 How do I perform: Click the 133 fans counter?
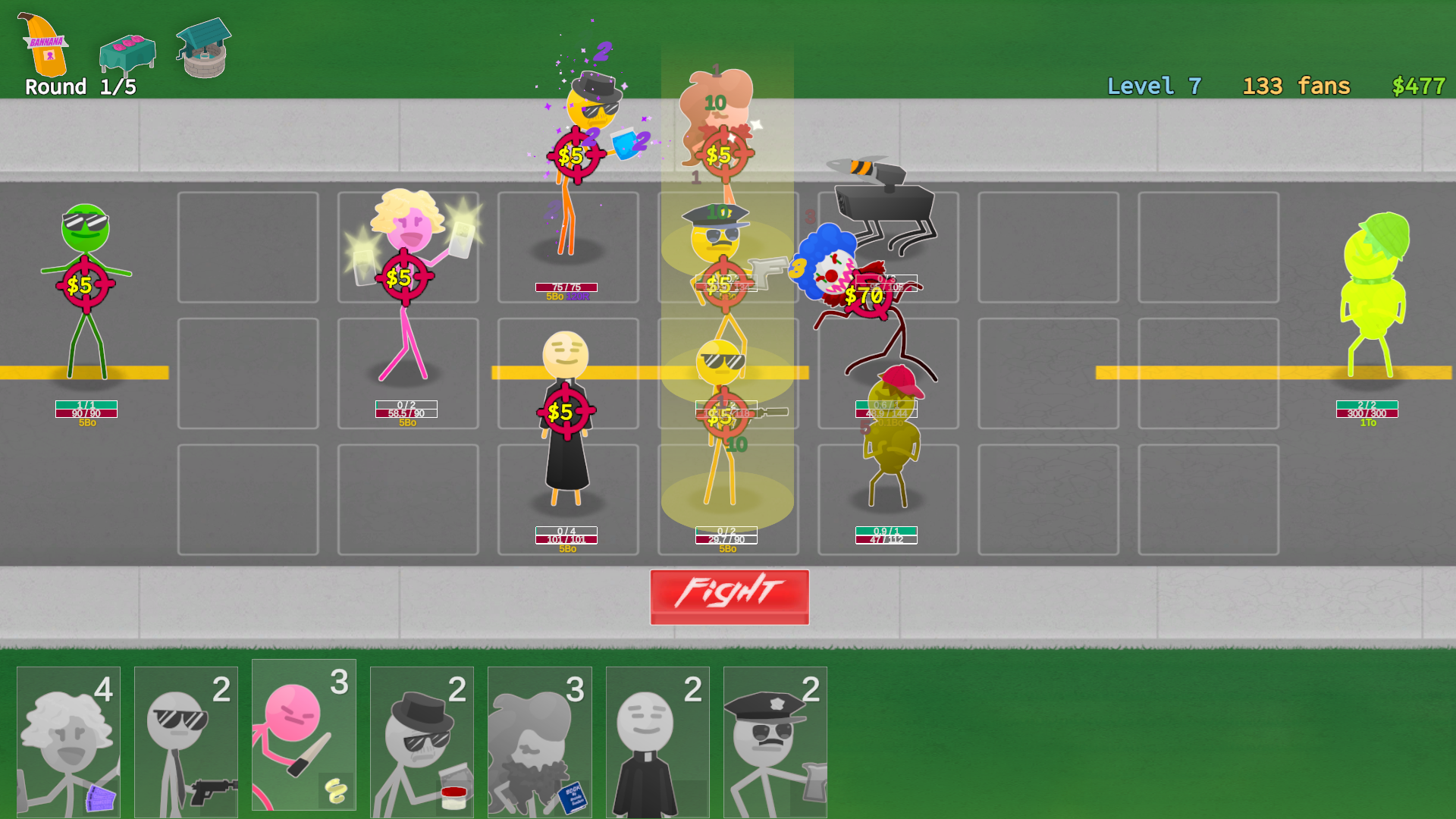point(1296,86)
